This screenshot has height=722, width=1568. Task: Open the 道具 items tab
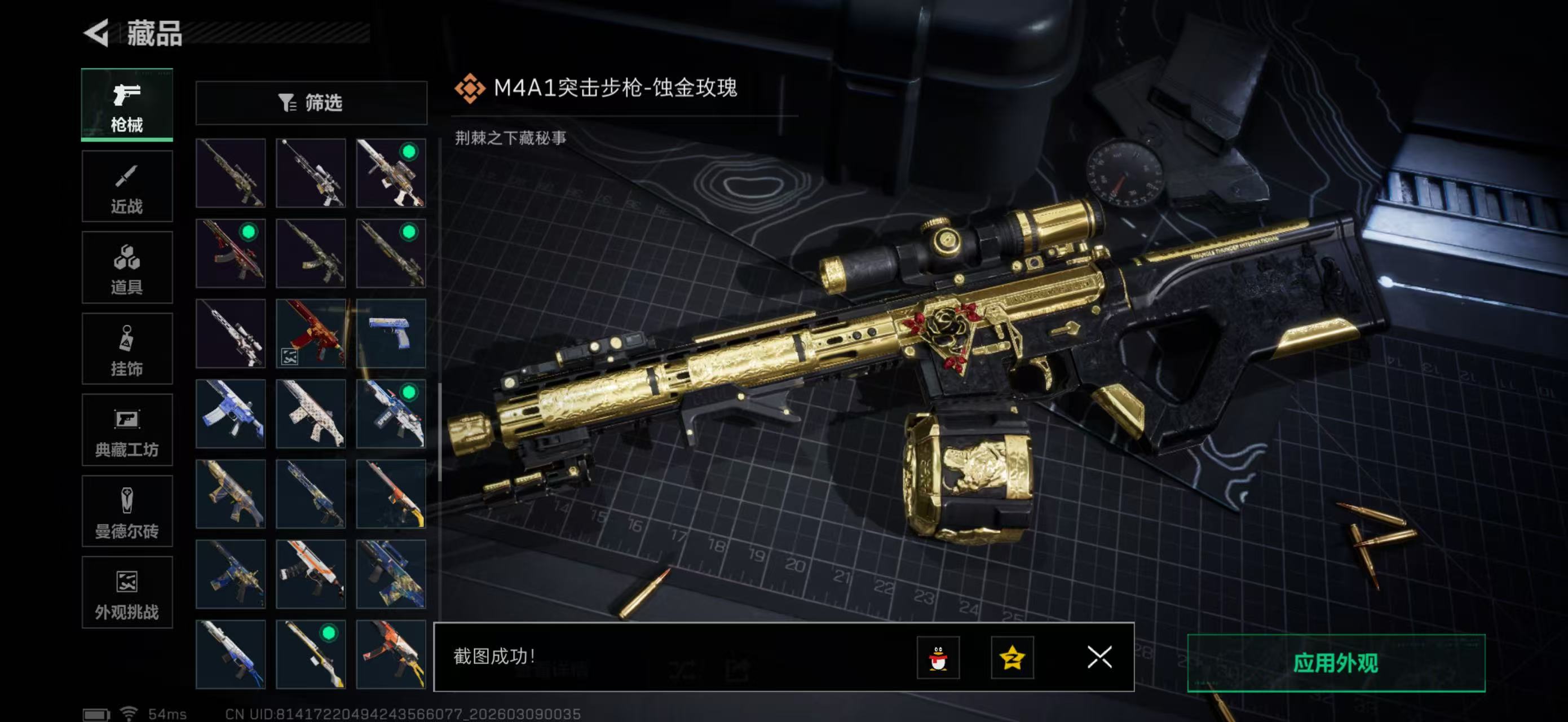click(127, 267)
